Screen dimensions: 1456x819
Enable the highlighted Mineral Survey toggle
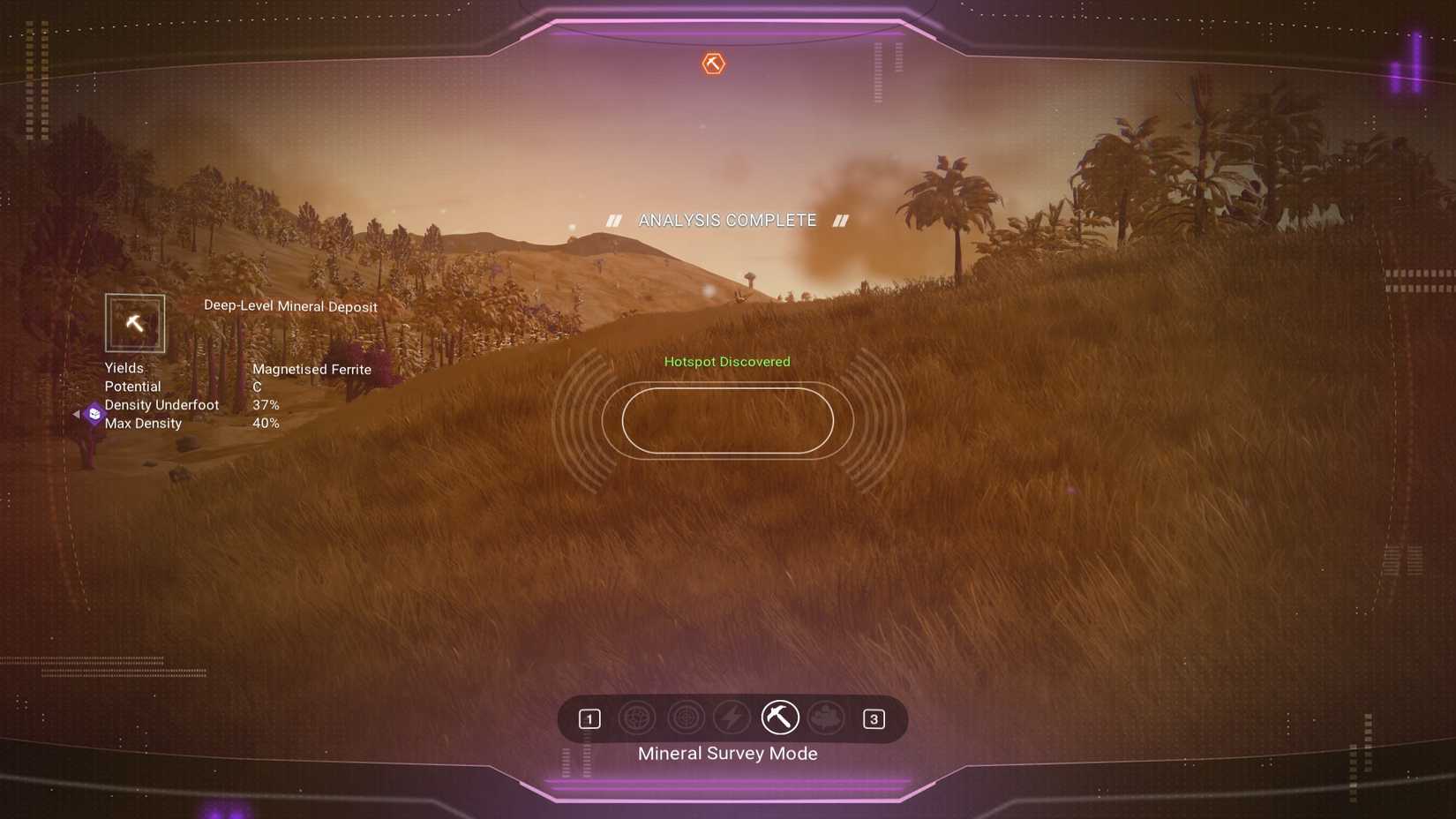coord(780,718)
